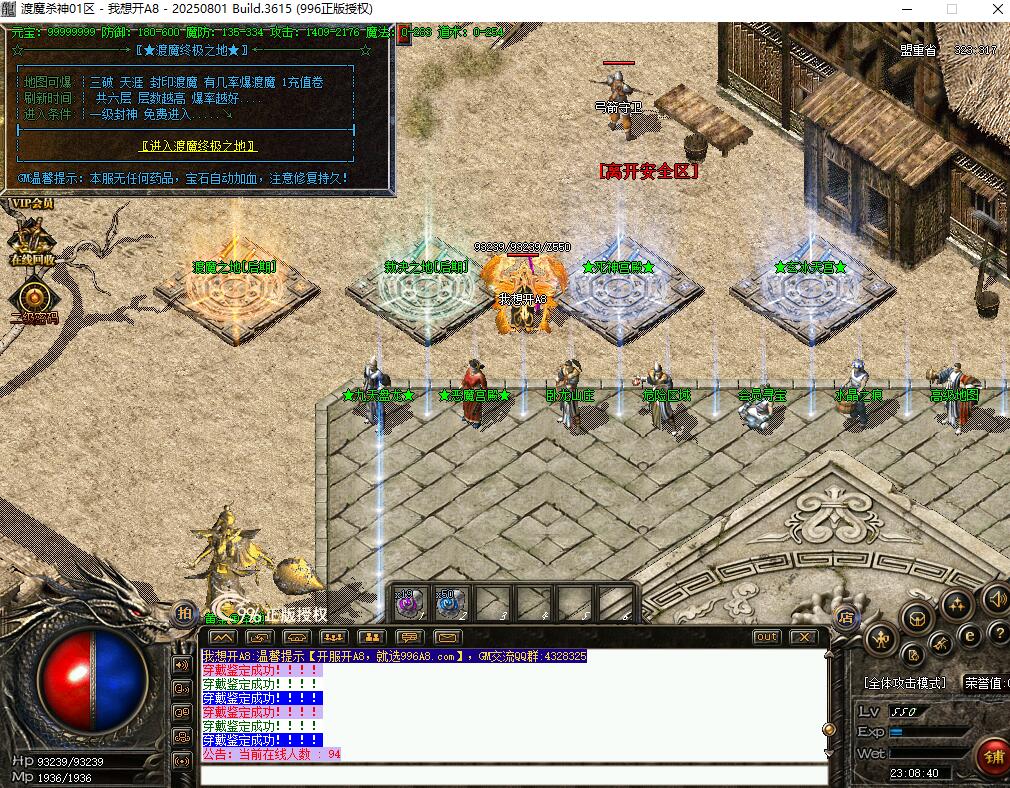Toggle the speaker sound icon
This screenshot has width=1010, height=788.
(x=995, y=599)
